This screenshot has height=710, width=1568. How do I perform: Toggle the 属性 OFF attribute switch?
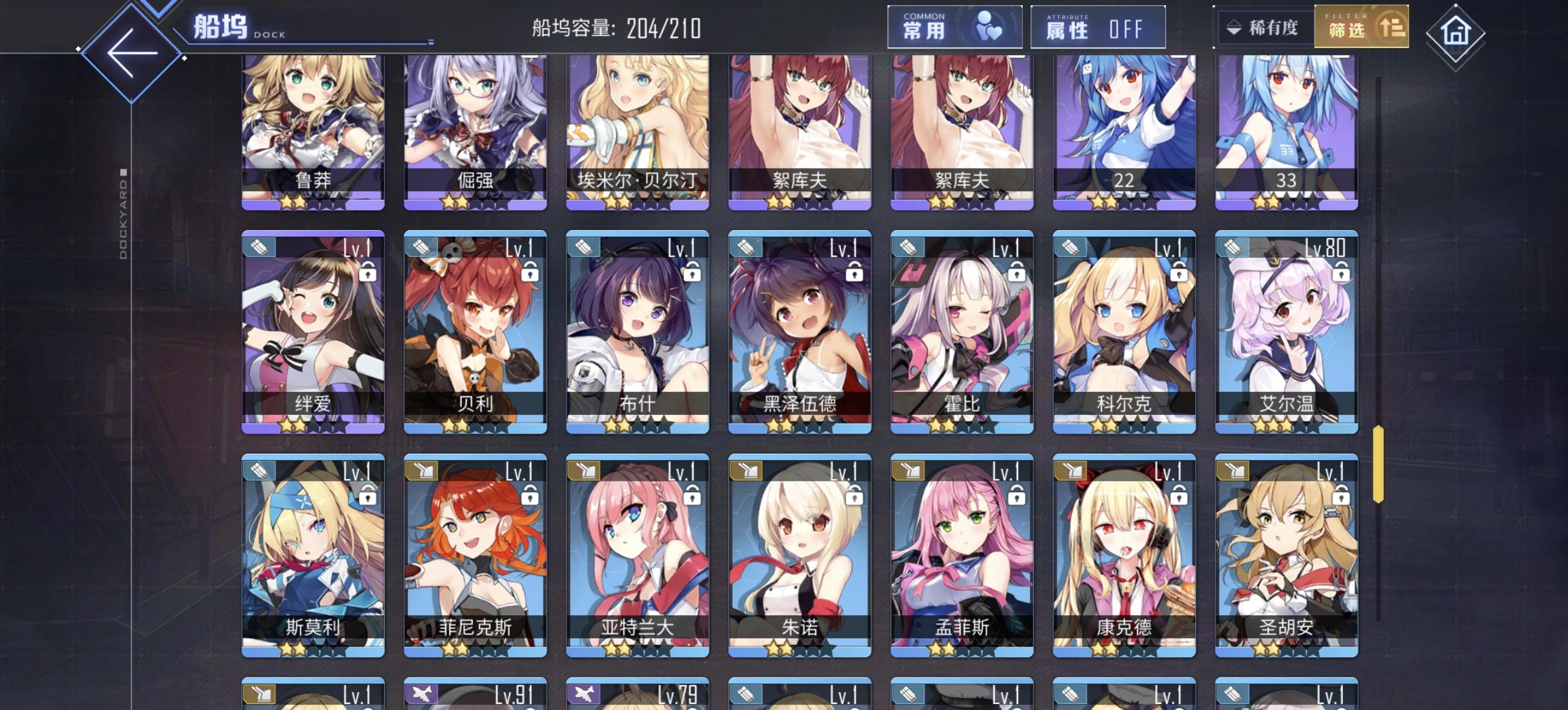click(x=1099, y=28)
